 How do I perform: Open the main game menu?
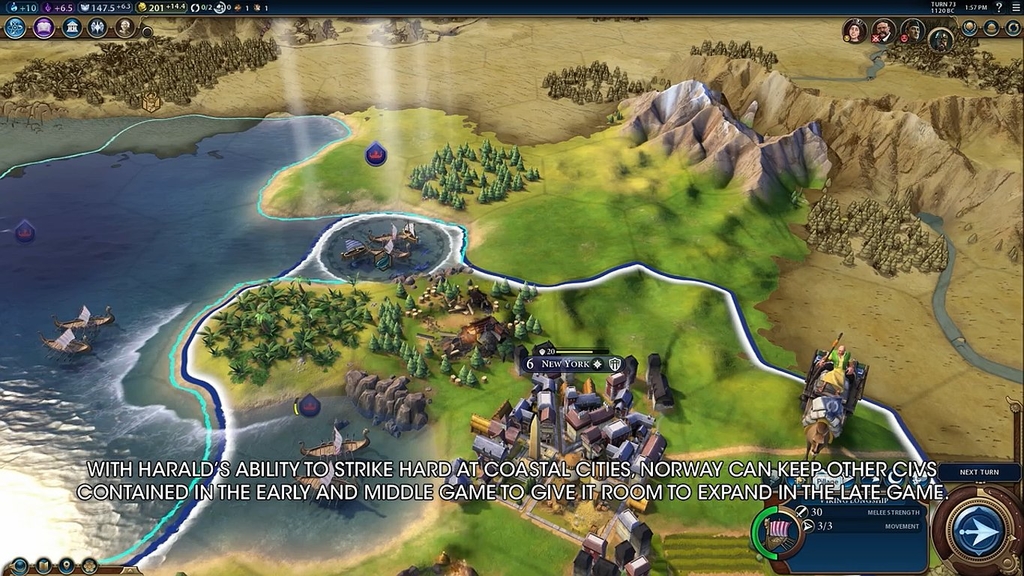pyautogui.click(x=1014, y=7)
